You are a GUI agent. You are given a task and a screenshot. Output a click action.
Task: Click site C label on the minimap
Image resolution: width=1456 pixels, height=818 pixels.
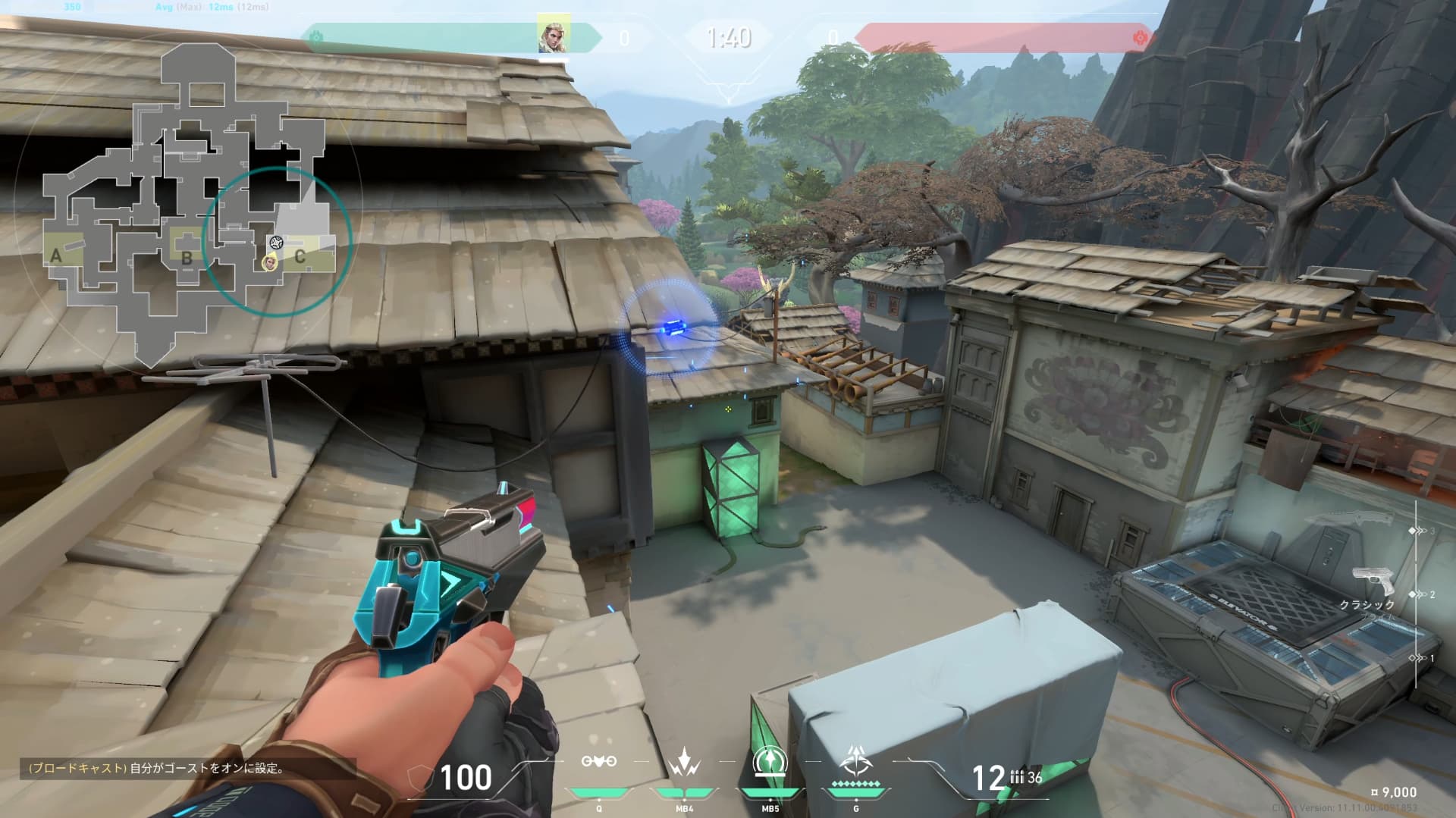click(300, 256)
